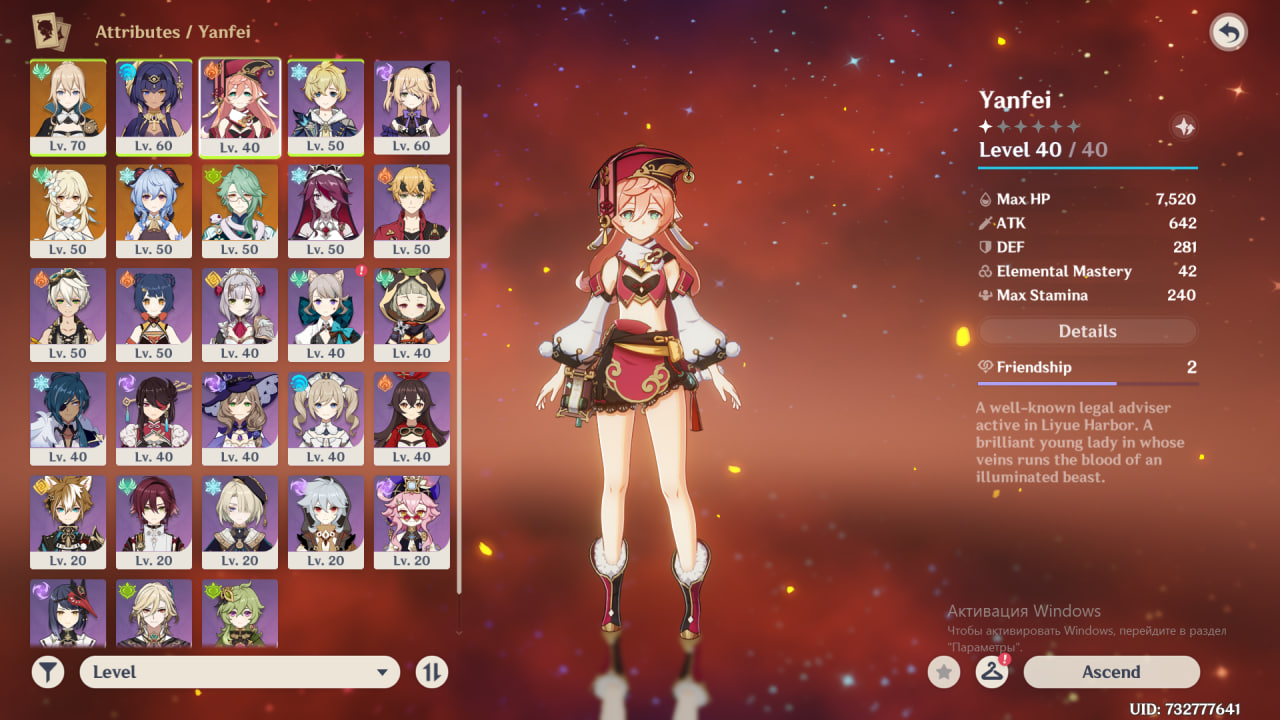
Task: Choose Xiangling from the roster
Action: click(x=154, y=315)
